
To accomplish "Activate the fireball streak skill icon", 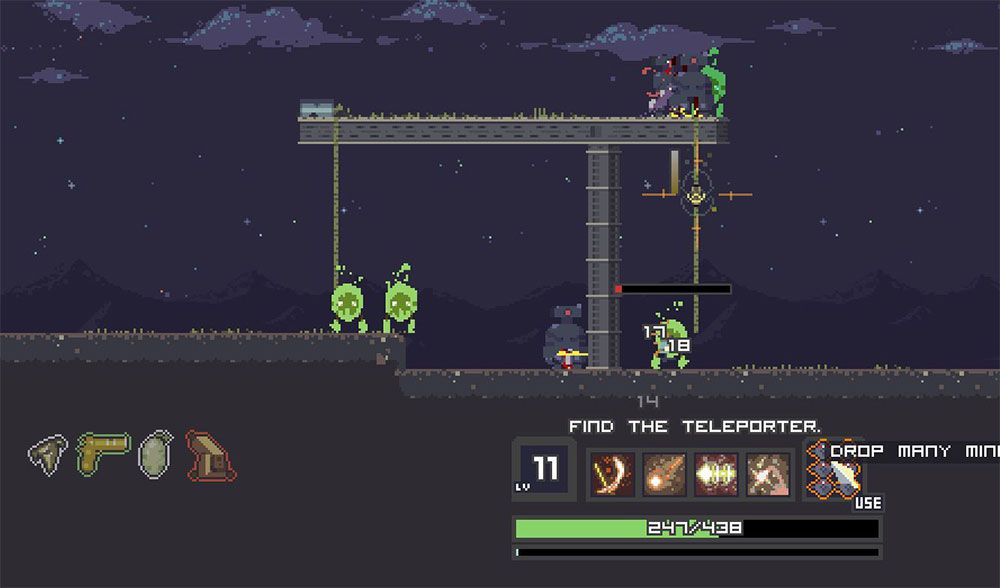I will [663, 472].
